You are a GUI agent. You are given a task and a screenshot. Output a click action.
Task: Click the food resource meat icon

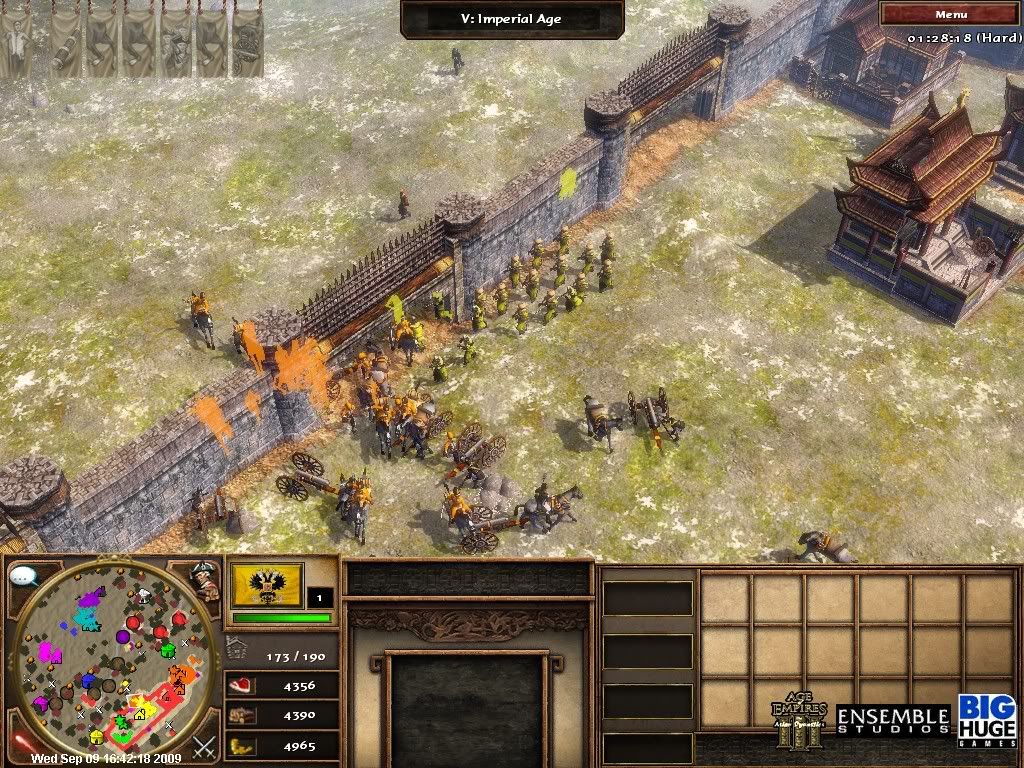tap(242, 686)
